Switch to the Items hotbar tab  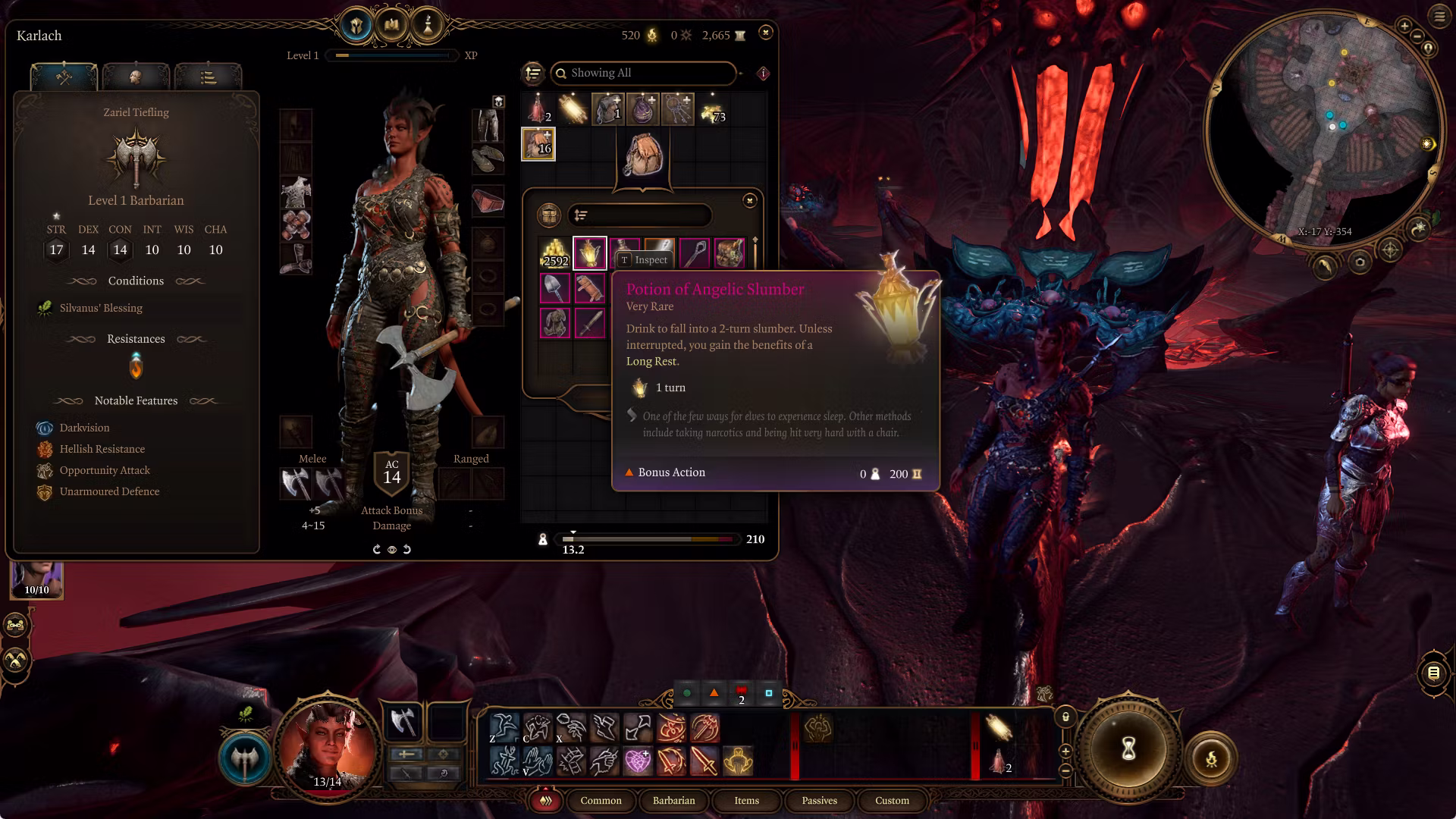[x=746, y=801]
